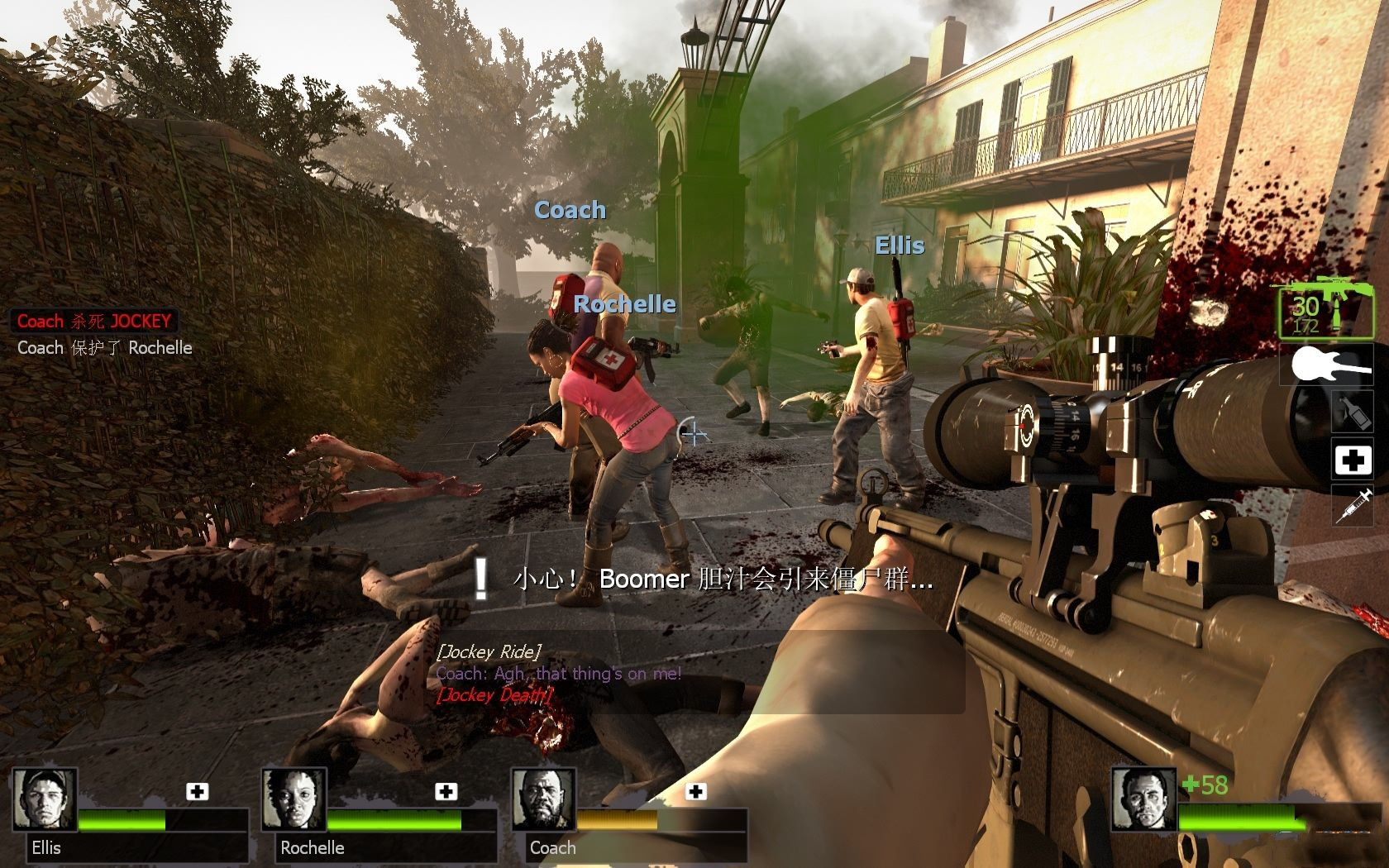
Task: Click Rochelle's teammate portrait
Action: click(294, 800)
